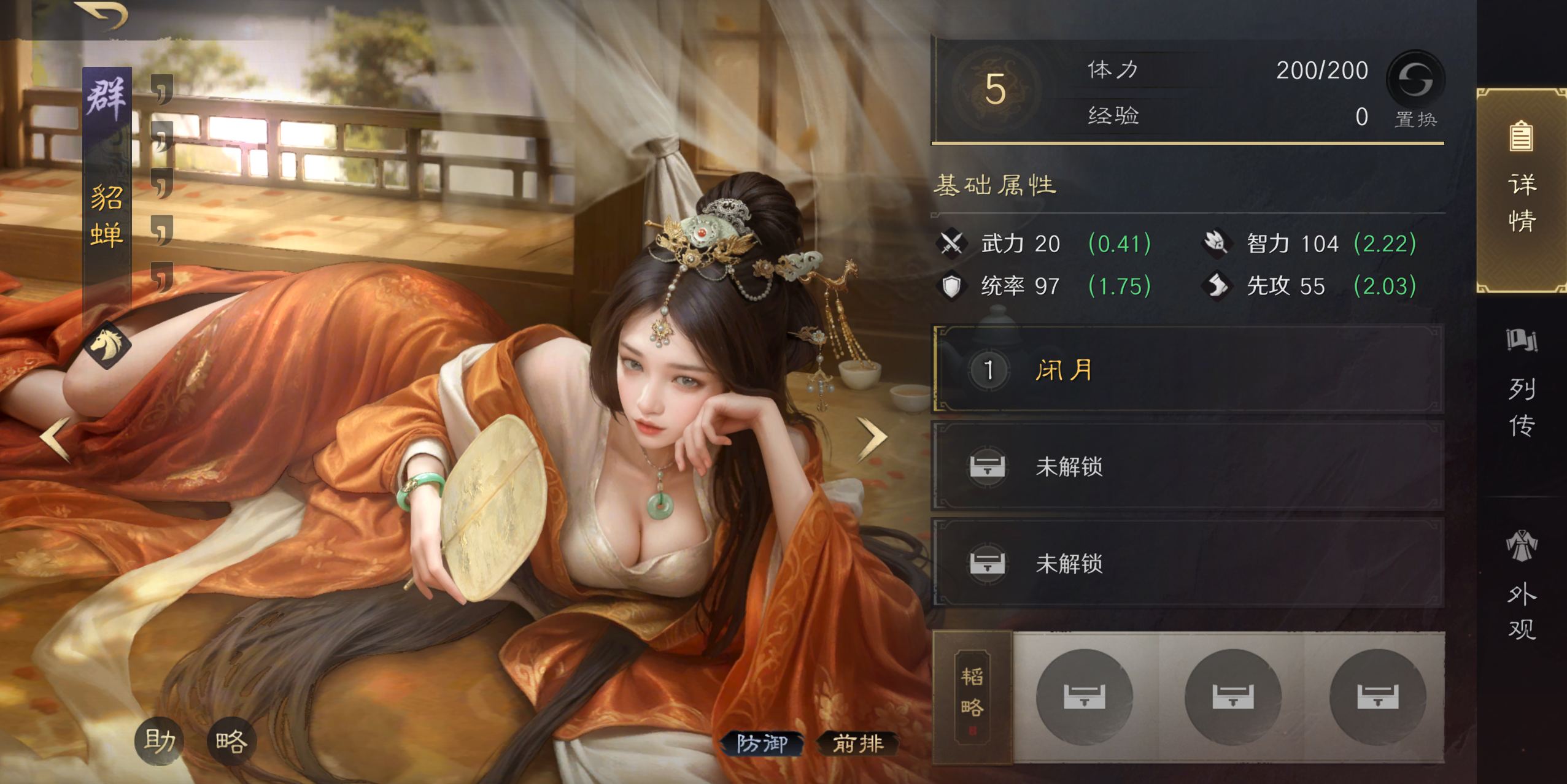Click the 智力 intellect stat icon
Screen dimensions: 1567x784
[x=1217, y=243]
